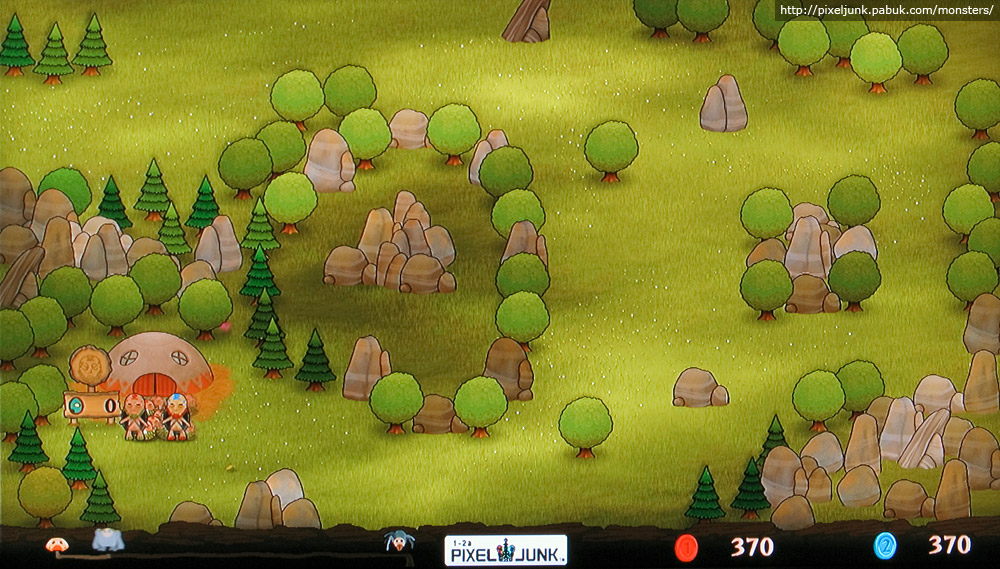
Task: Open the pixeljunk.pabuk.com URL watermark
Action: 886,10
